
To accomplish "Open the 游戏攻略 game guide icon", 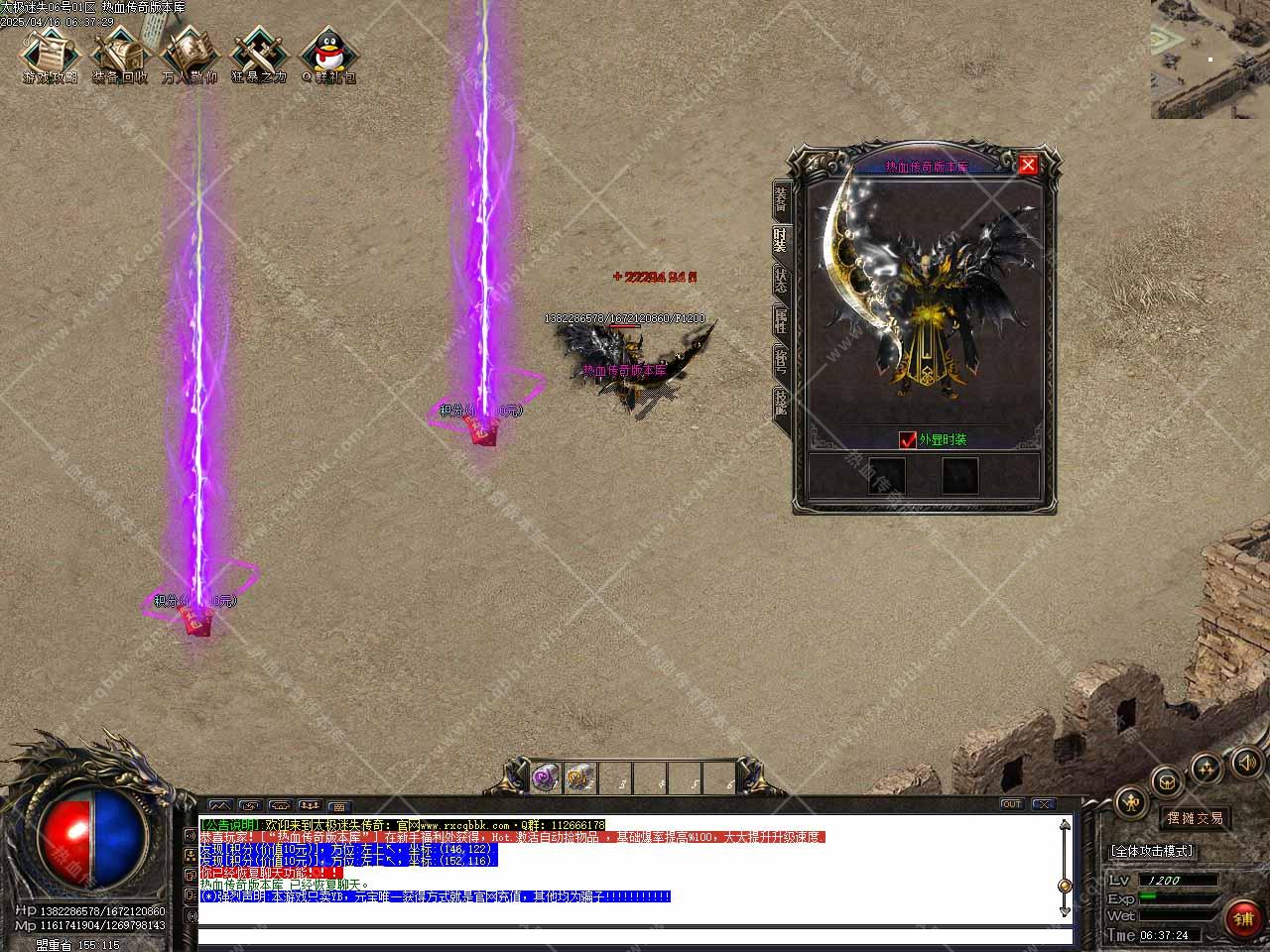I will (50, 55).
